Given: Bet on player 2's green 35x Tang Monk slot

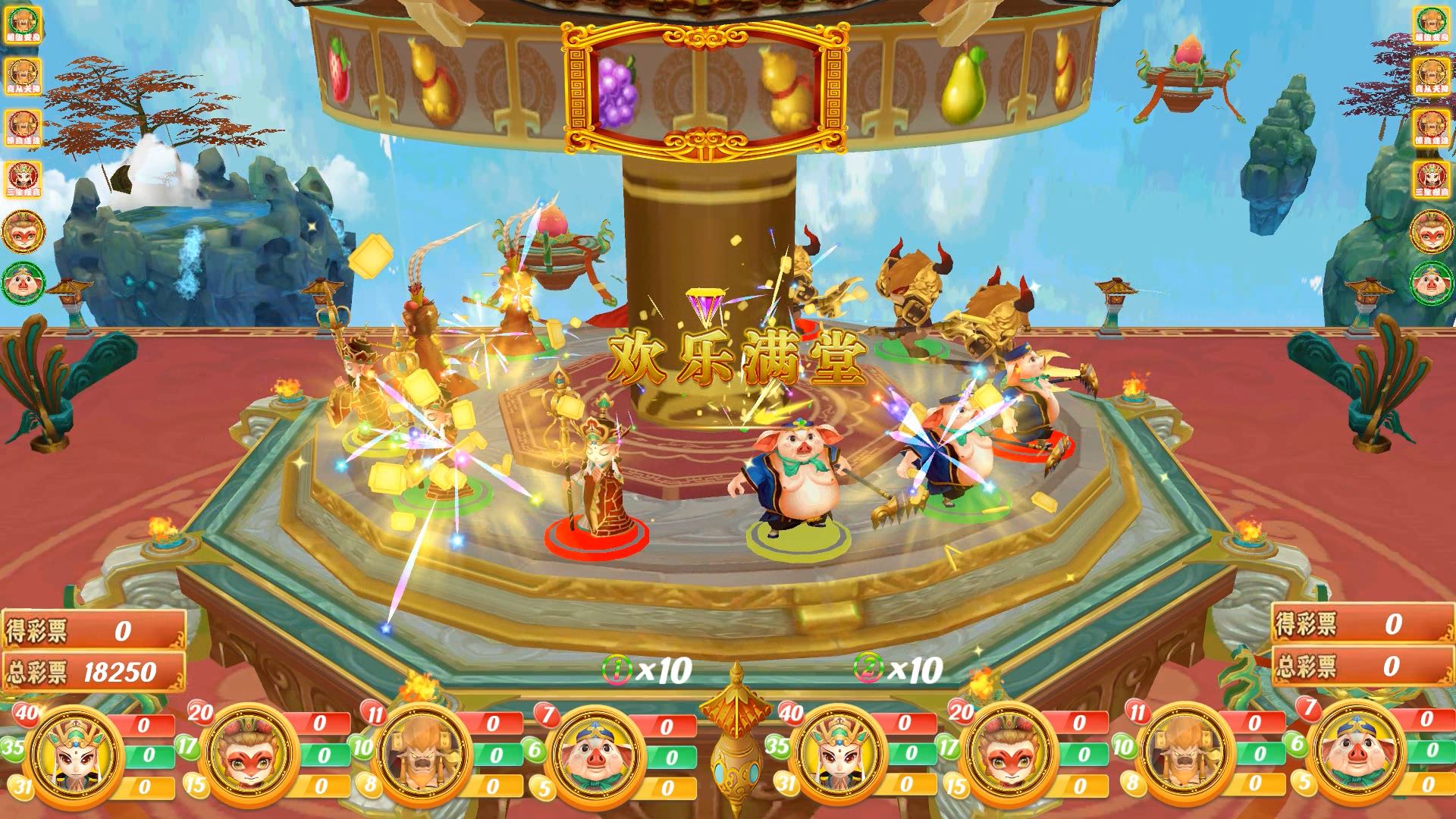Looking at the screenshot, I should point(910,754).
